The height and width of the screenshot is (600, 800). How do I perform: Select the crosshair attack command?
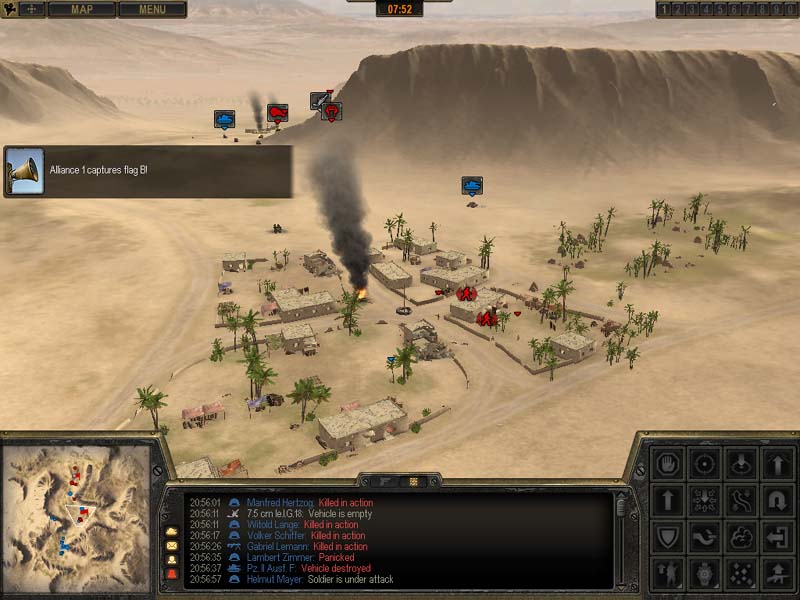pos(705,464)
